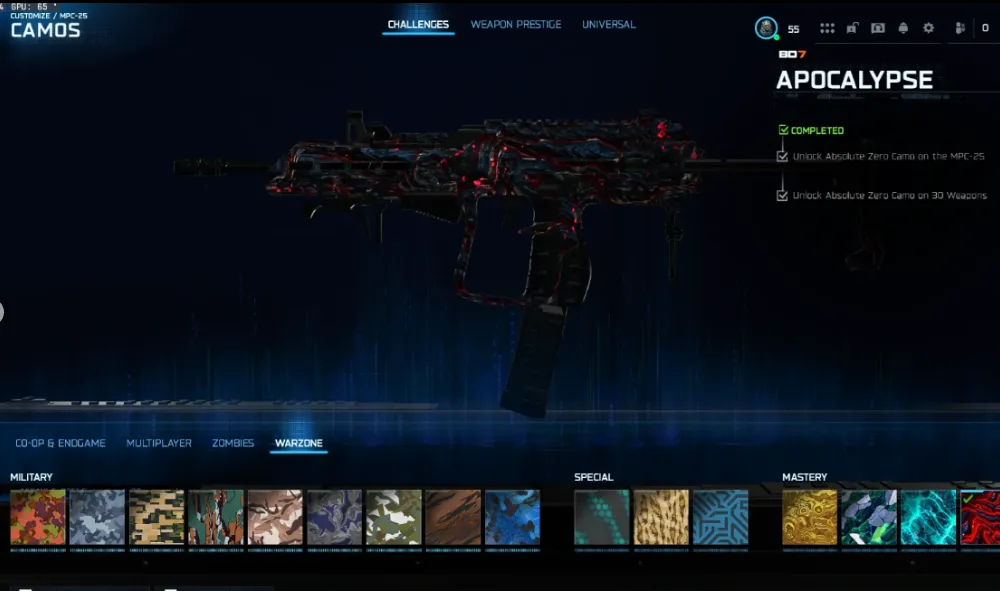Select the teal hexagon Special camo
Screen dimensions: 1000x591
(x=602, y=517)
